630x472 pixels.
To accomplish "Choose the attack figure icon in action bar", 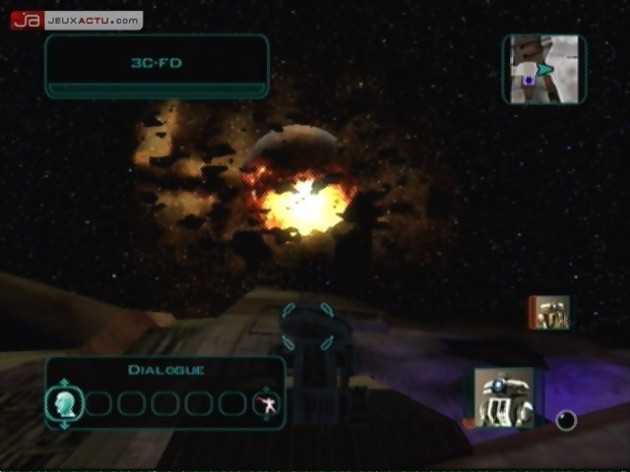I will point(266,404).
